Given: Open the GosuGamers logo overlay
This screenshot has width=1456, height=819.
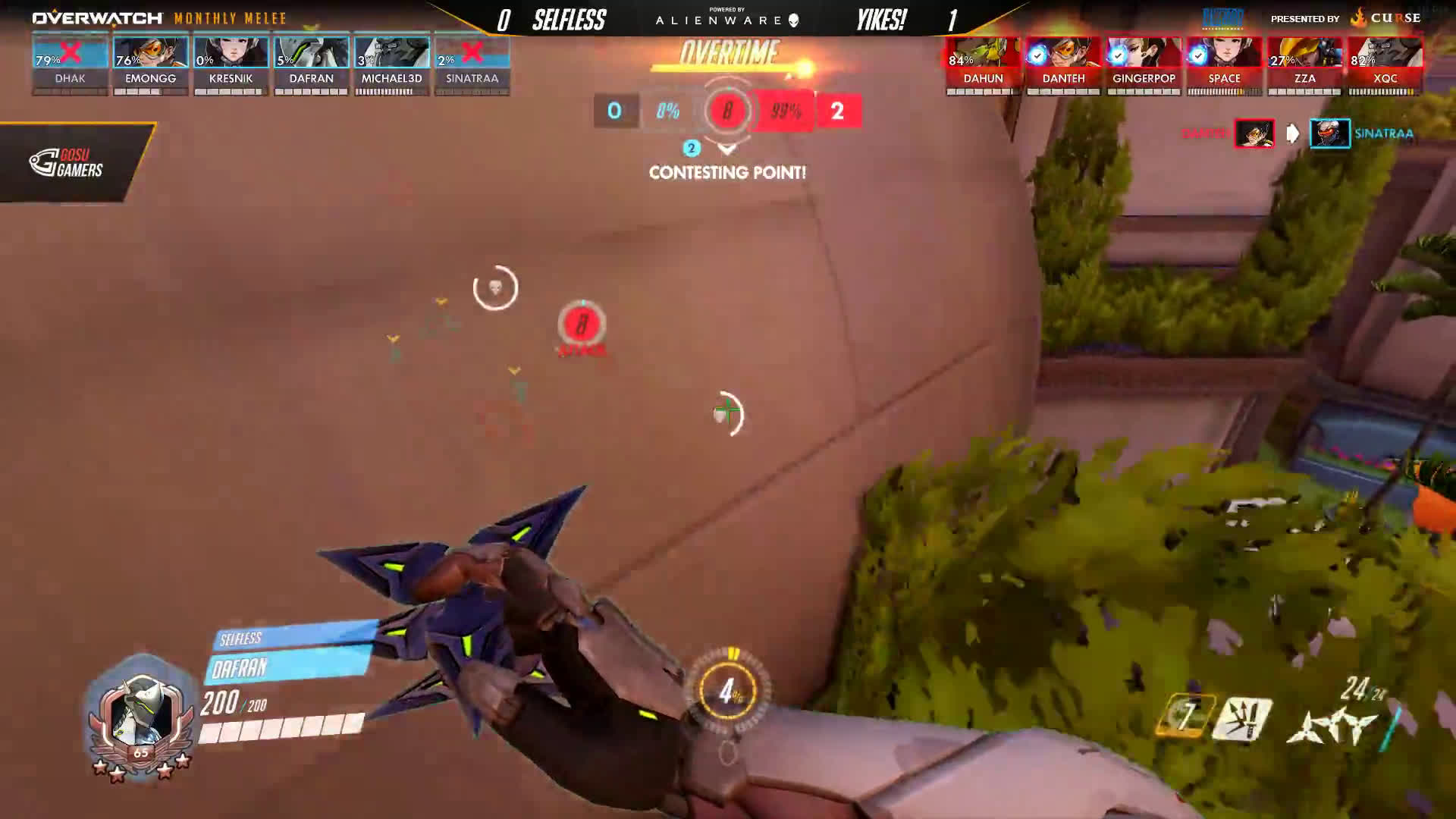Looking at the screenshot, I should [x=67, y=162].
